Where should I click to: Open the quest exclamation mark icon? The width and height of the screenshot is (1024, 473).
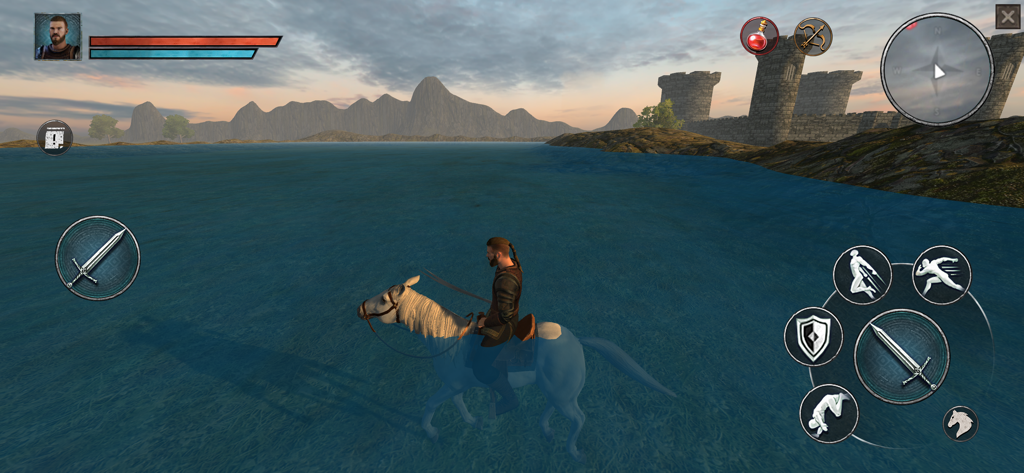pyautogui.click(x=55, y=137)
